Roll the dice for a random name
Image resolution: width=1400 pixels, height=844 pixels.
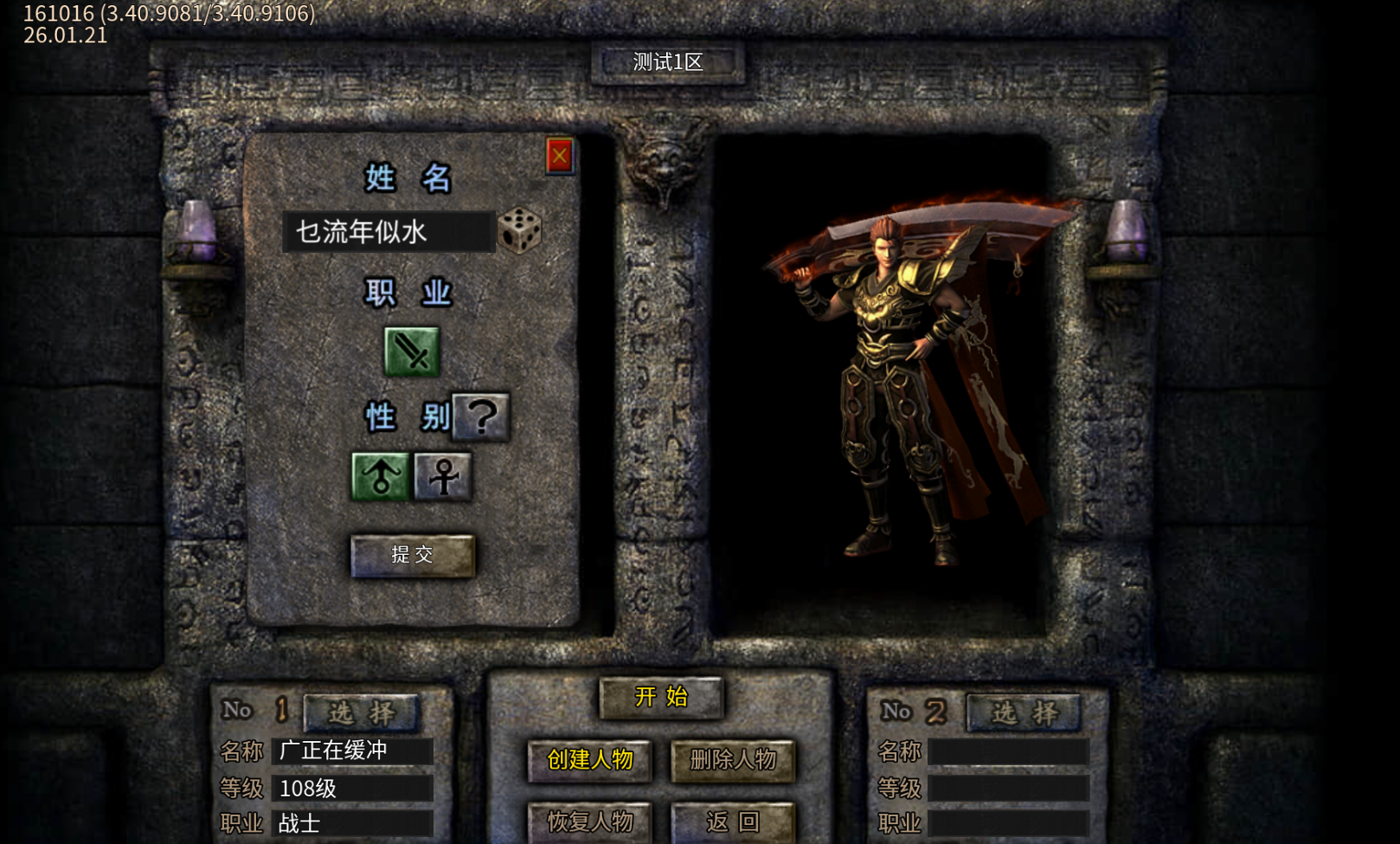(519, 230)
